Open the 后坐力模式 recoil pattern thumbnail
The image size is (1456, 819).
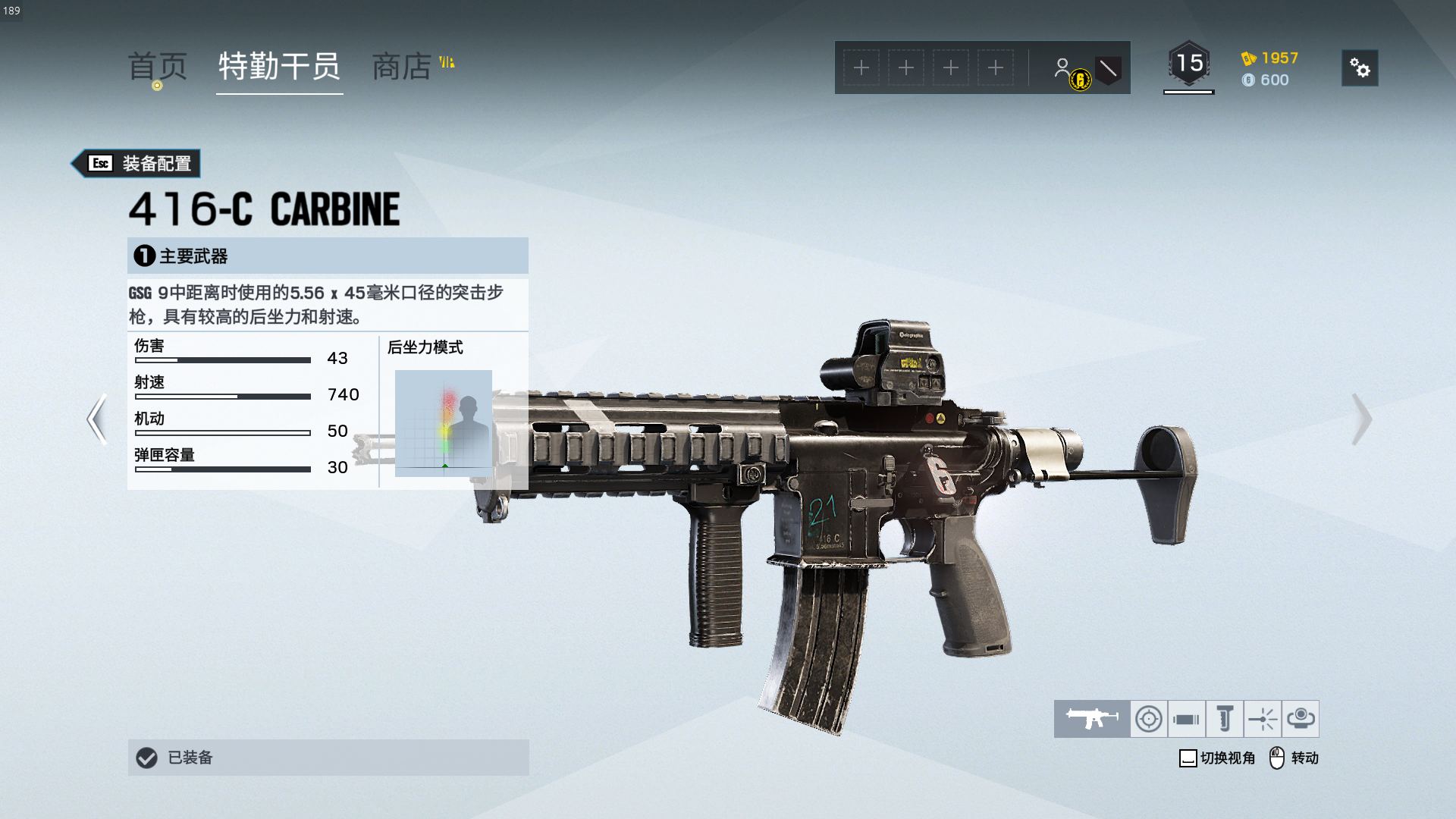444,422
